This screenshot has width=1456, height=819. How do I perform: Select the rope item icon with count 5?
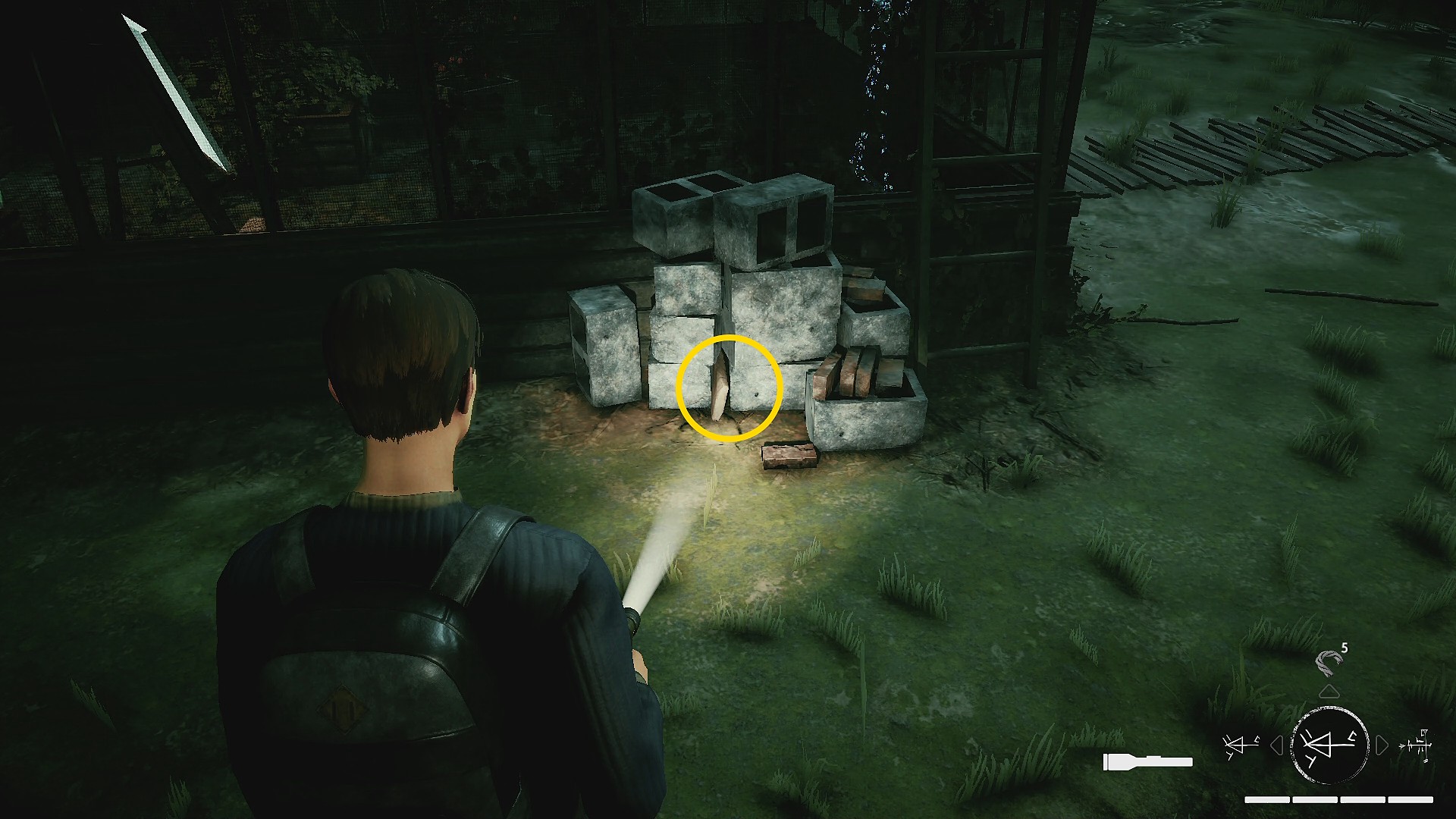point(1329,663)
